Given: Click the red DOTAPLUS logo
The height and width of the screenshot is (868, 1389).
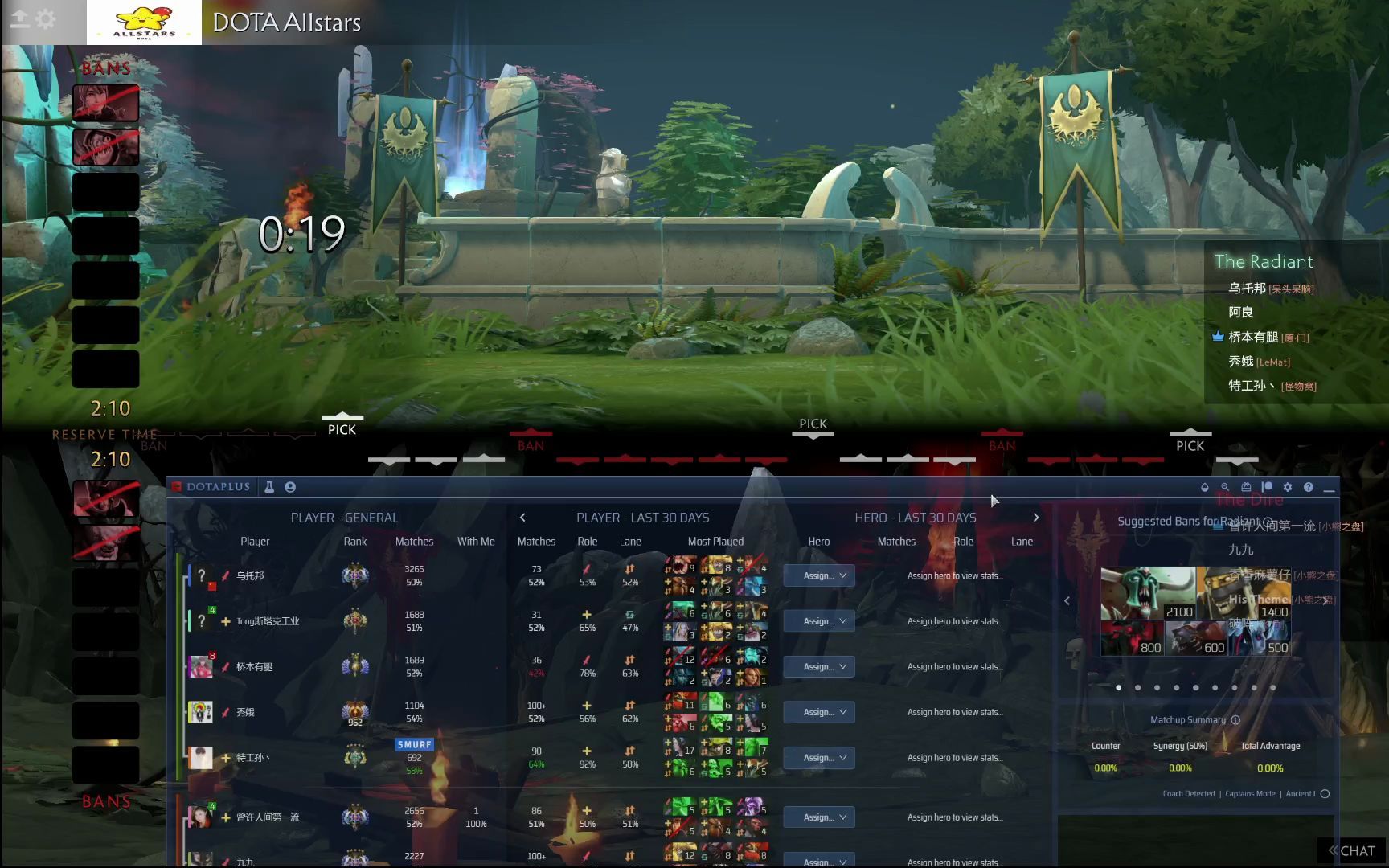Looking at the screenshot, I should 178,487.
